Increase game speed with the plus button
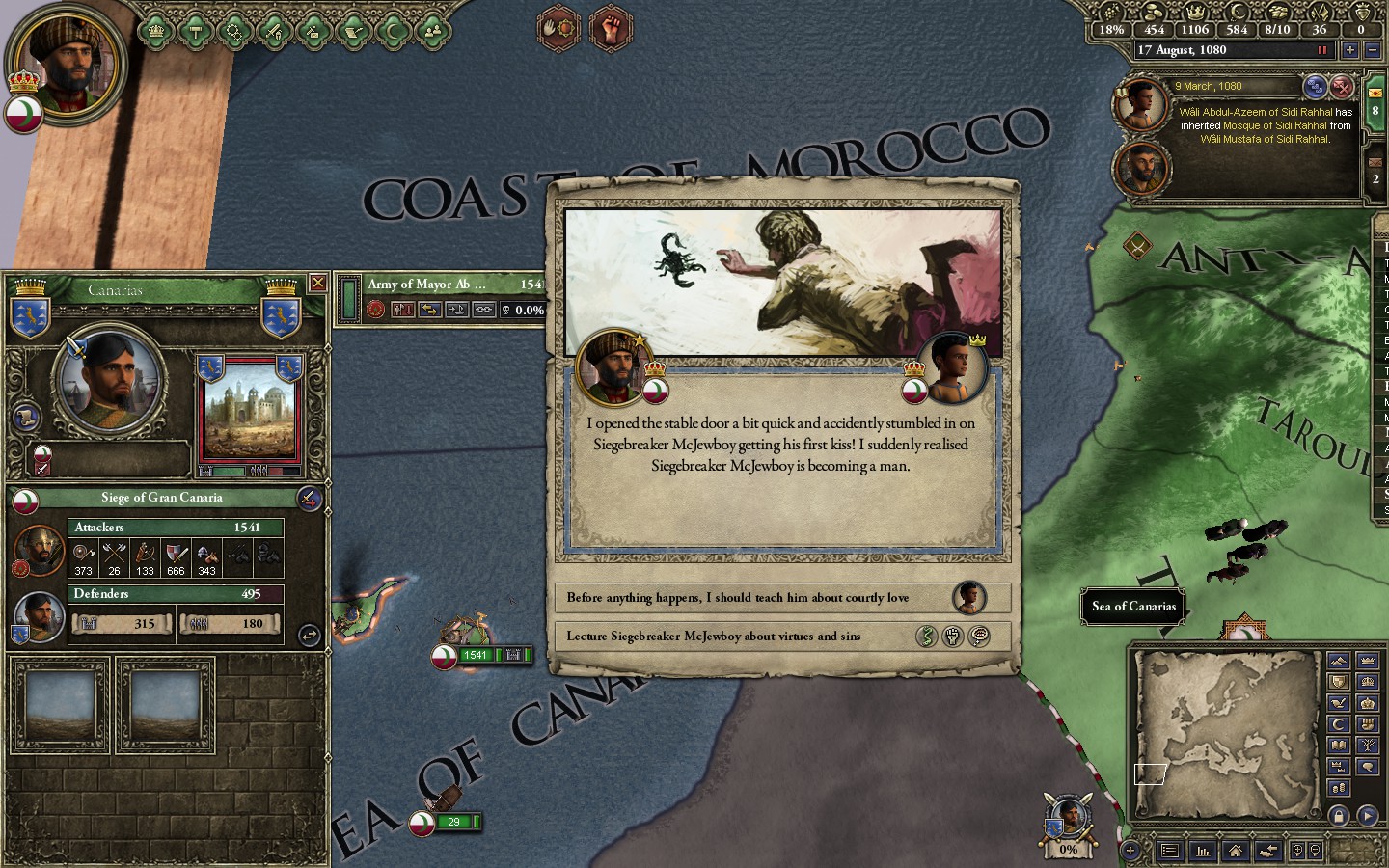The image size is (1389, 868). 1349,50
